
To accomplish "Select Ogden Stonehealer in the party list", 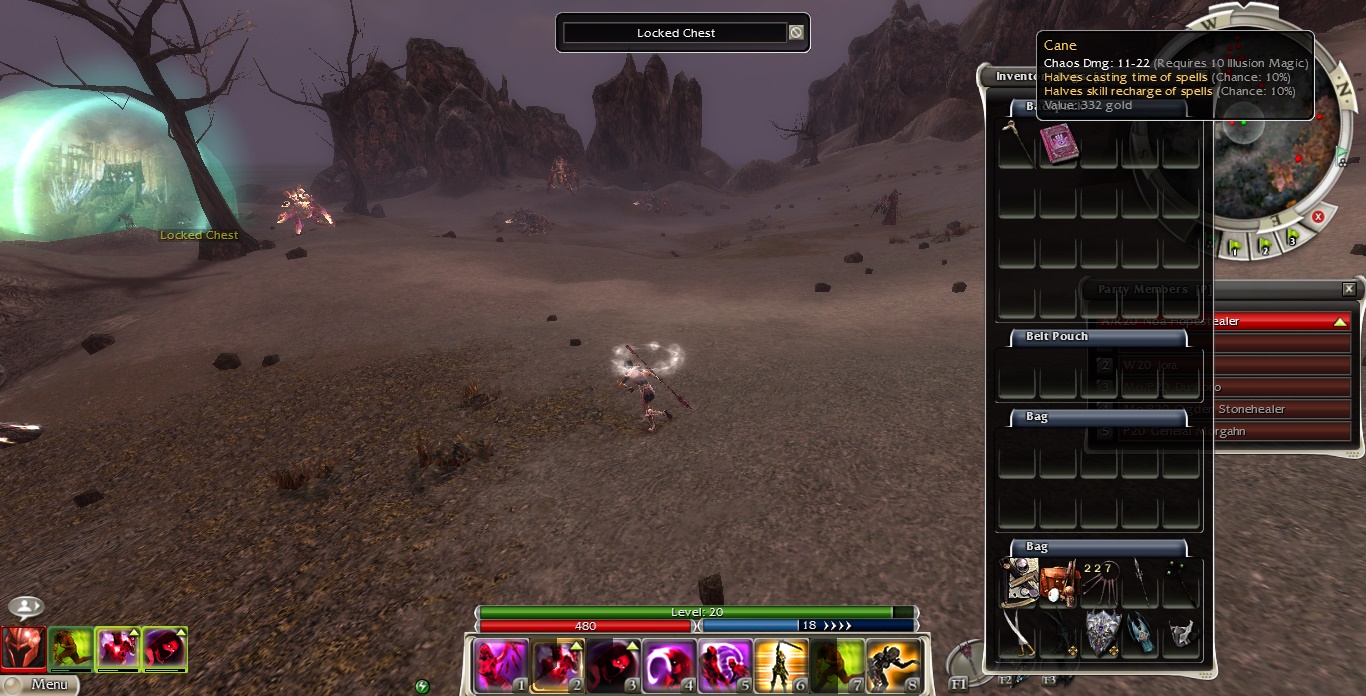I will 1251,409.
